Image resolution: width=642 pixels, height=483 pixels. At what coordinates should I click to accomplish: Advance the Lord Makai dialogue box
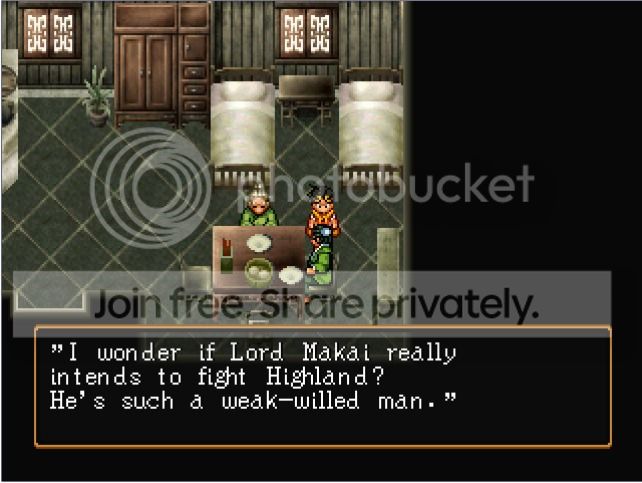pos(322,386)
